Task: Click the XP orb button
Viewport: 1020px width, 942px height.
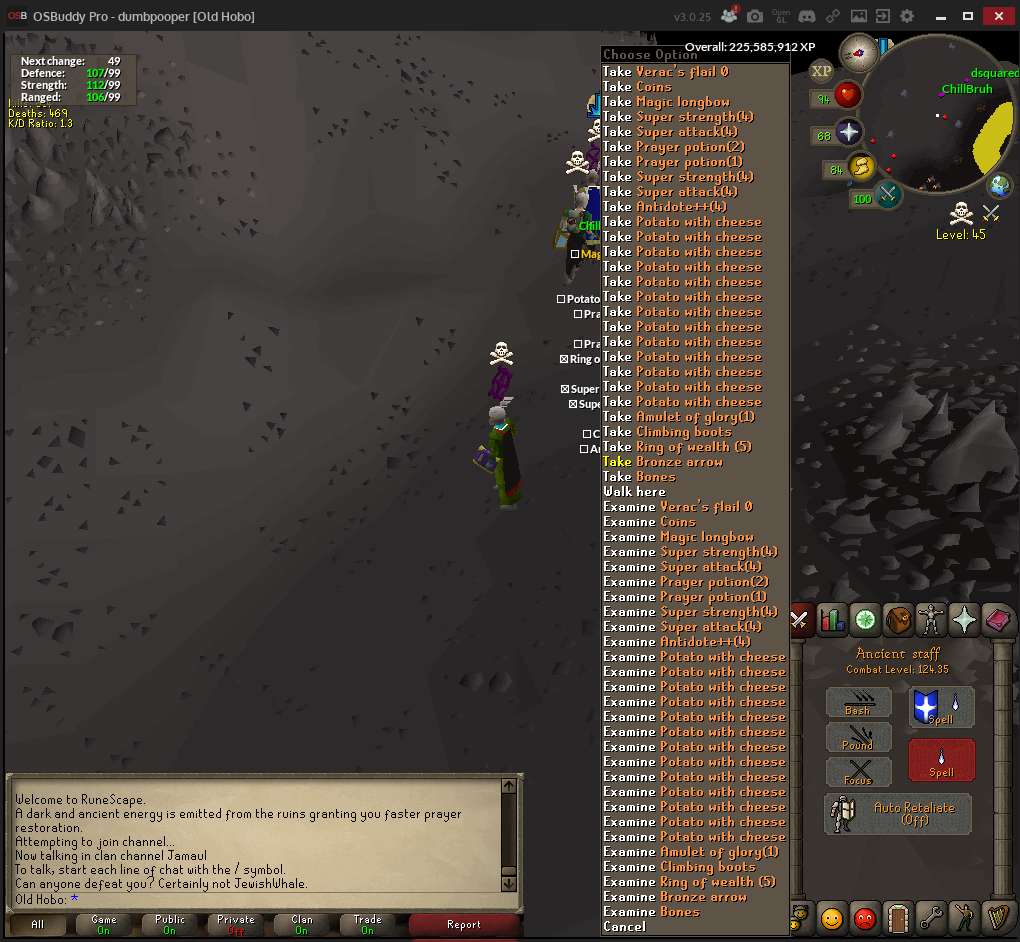Action: pos(821,71)
